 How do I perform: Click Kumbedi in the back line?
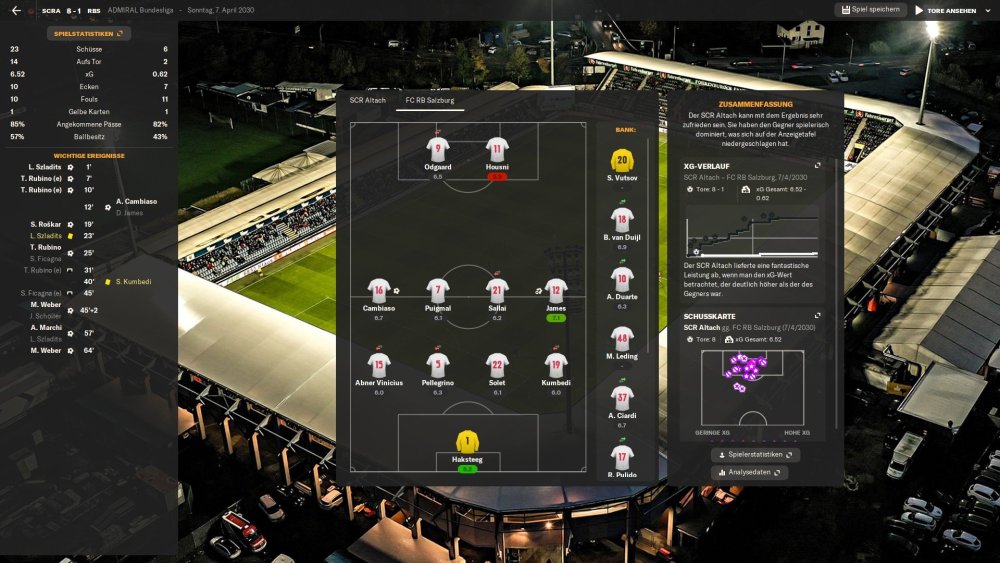coord(556,366)
